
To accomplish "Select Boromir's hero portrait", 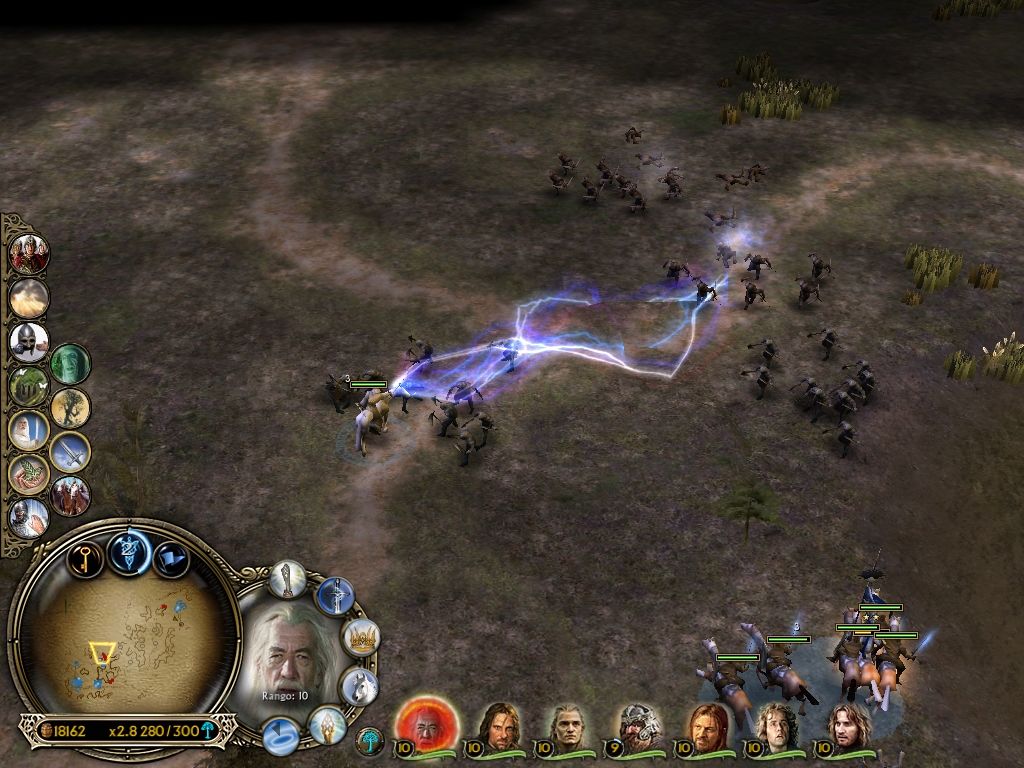I will click(x=707, y=726).
